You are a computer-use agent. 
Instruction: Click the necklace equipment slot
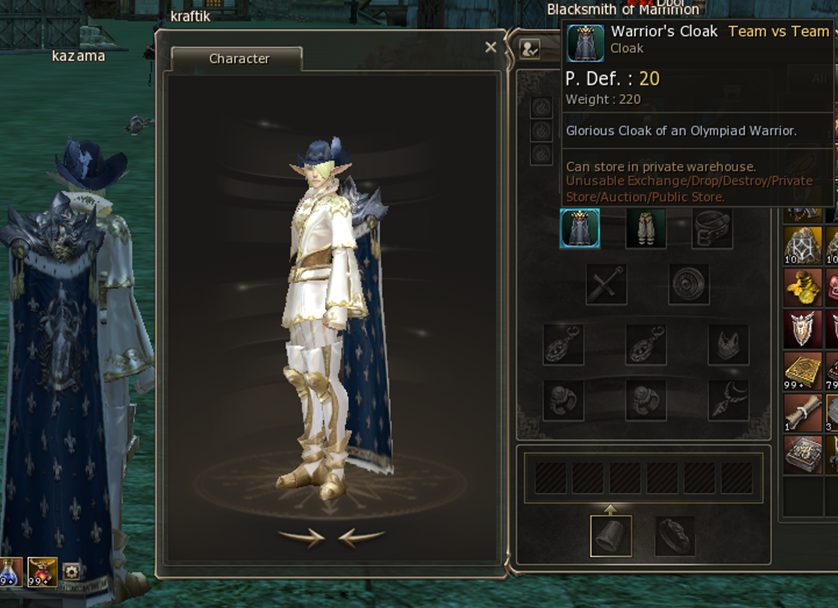(727, 400)
